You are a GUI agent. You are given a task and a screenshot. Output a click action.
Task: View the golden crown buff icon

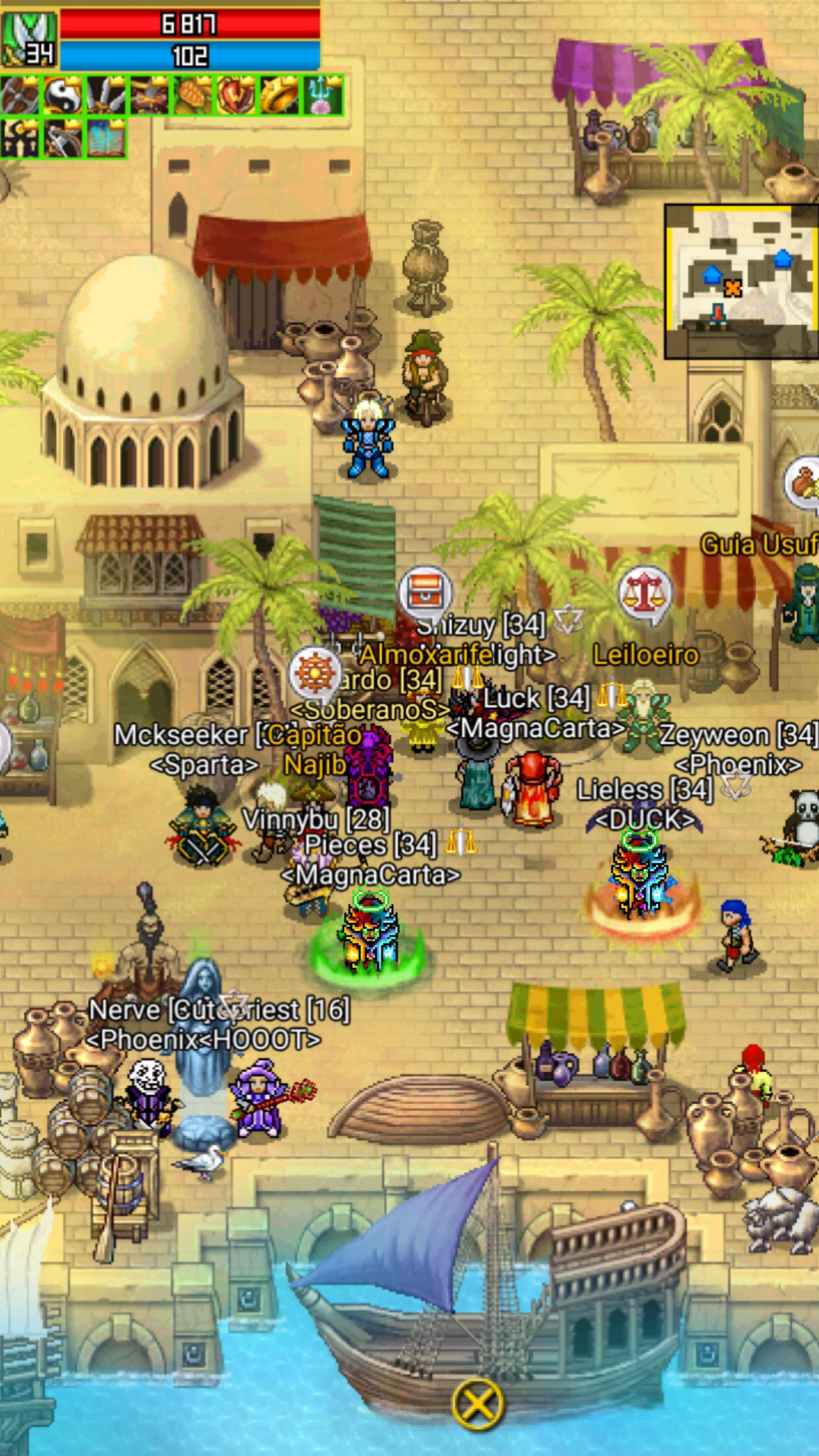pyautogui.click(x=280, y=96)
